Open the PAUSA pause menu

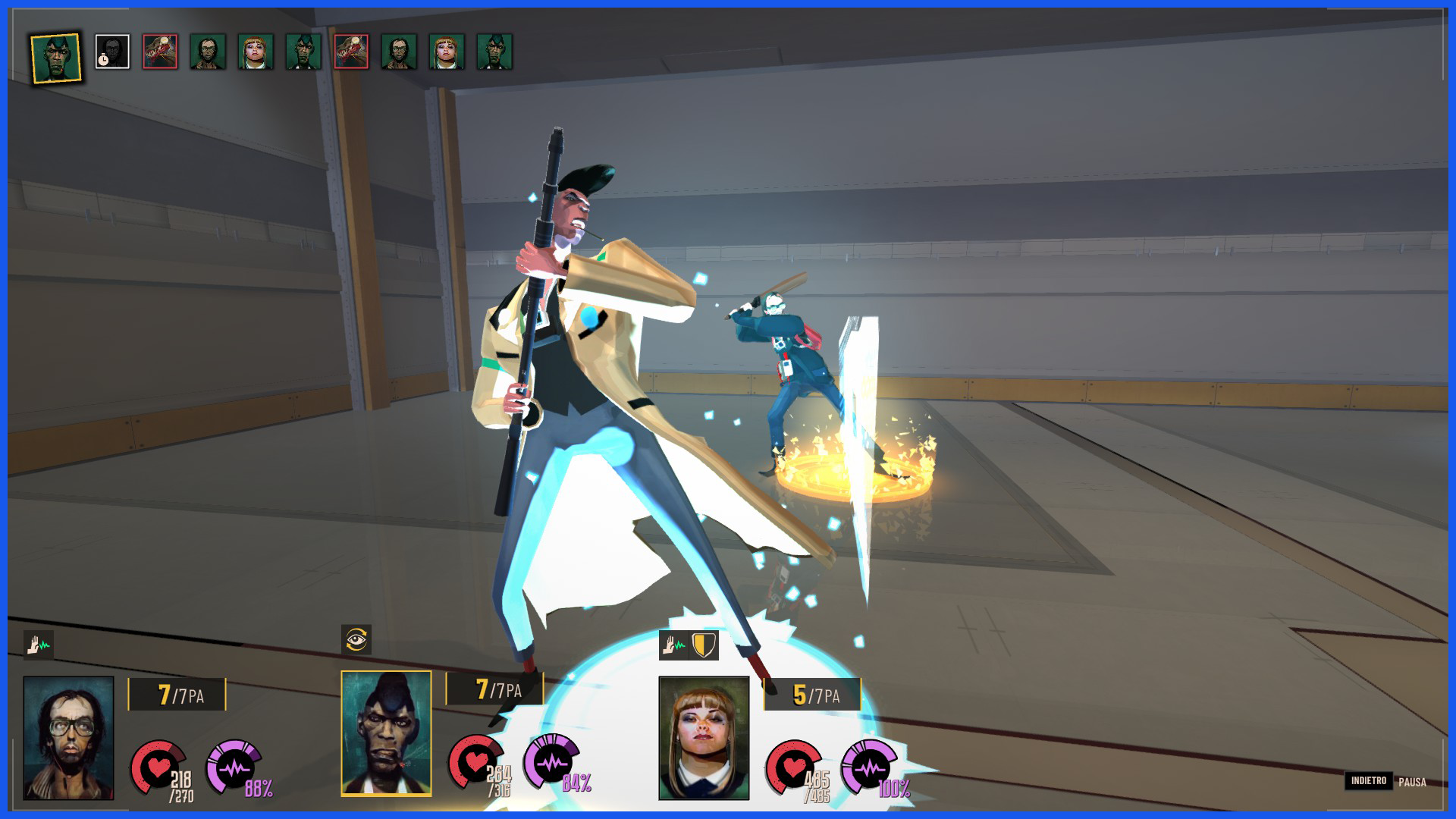[x=1412, y=782]
